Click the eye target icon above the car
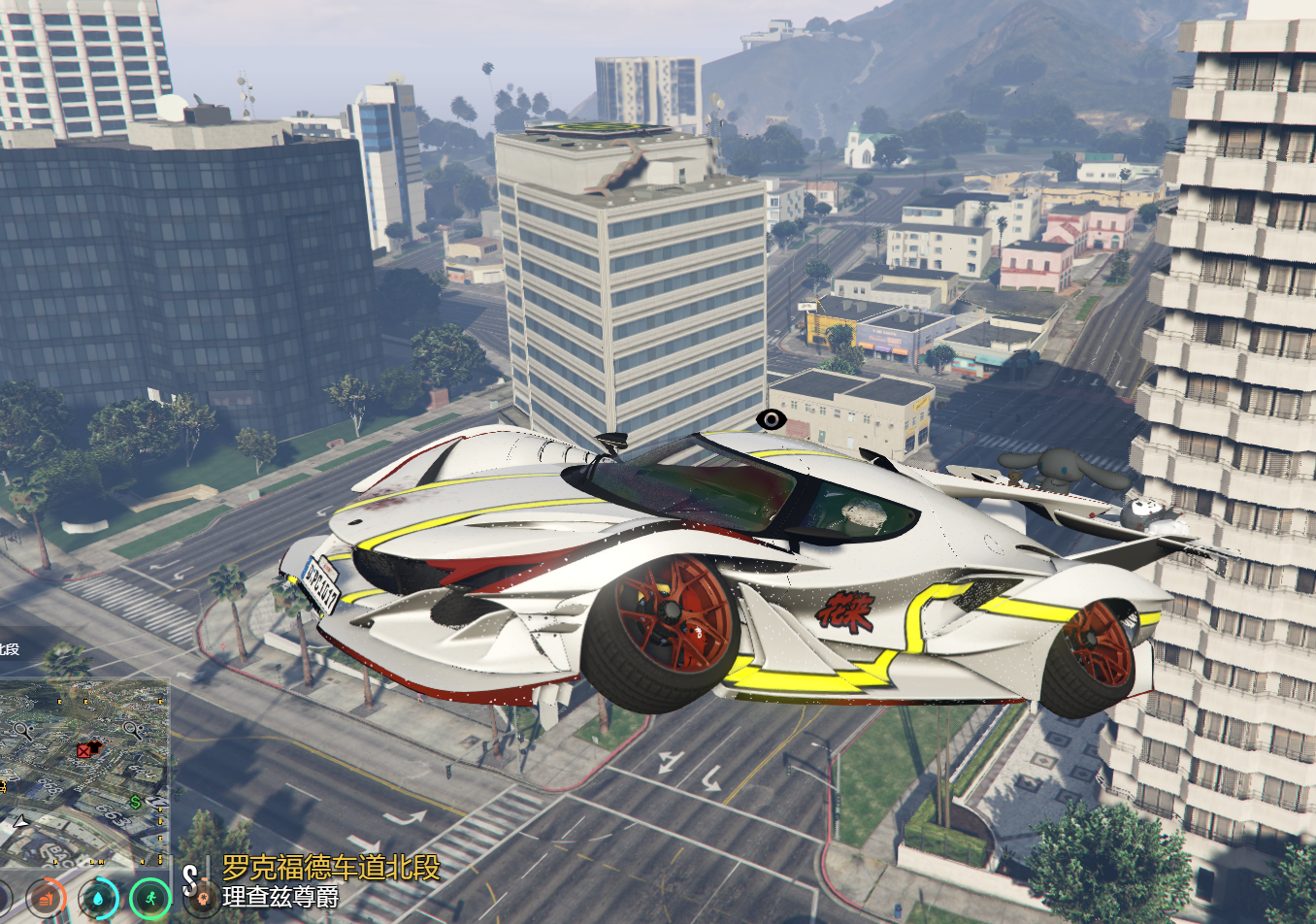 click(x=771, y=419)
